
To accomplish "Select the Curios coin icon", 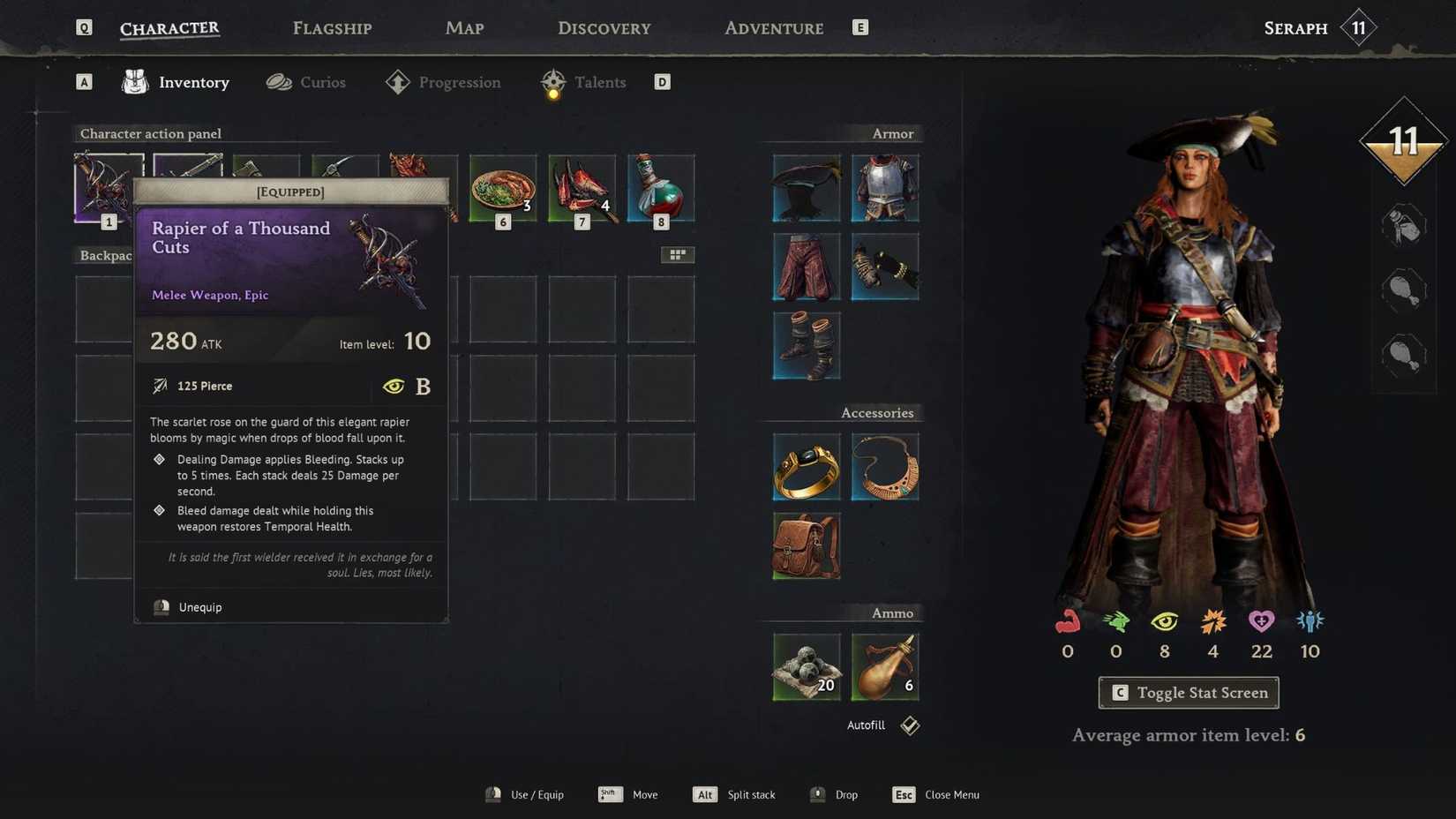I will pos(279,81).
